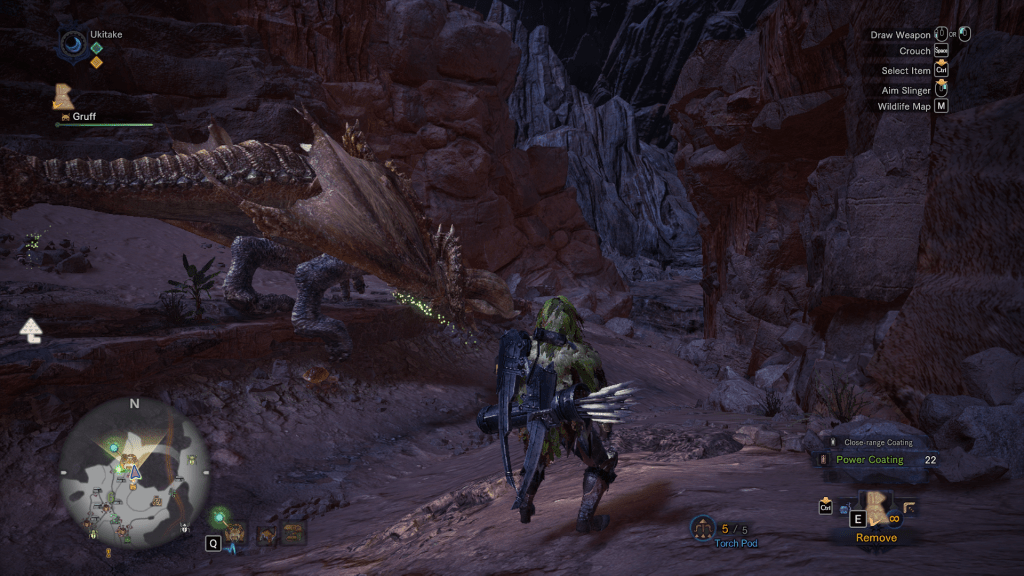Viewport: 1024px width, 576px height.
Task: Select the Torch Pod slinger ammo icon
Action: pyautogui.click(x=703, y=527)
